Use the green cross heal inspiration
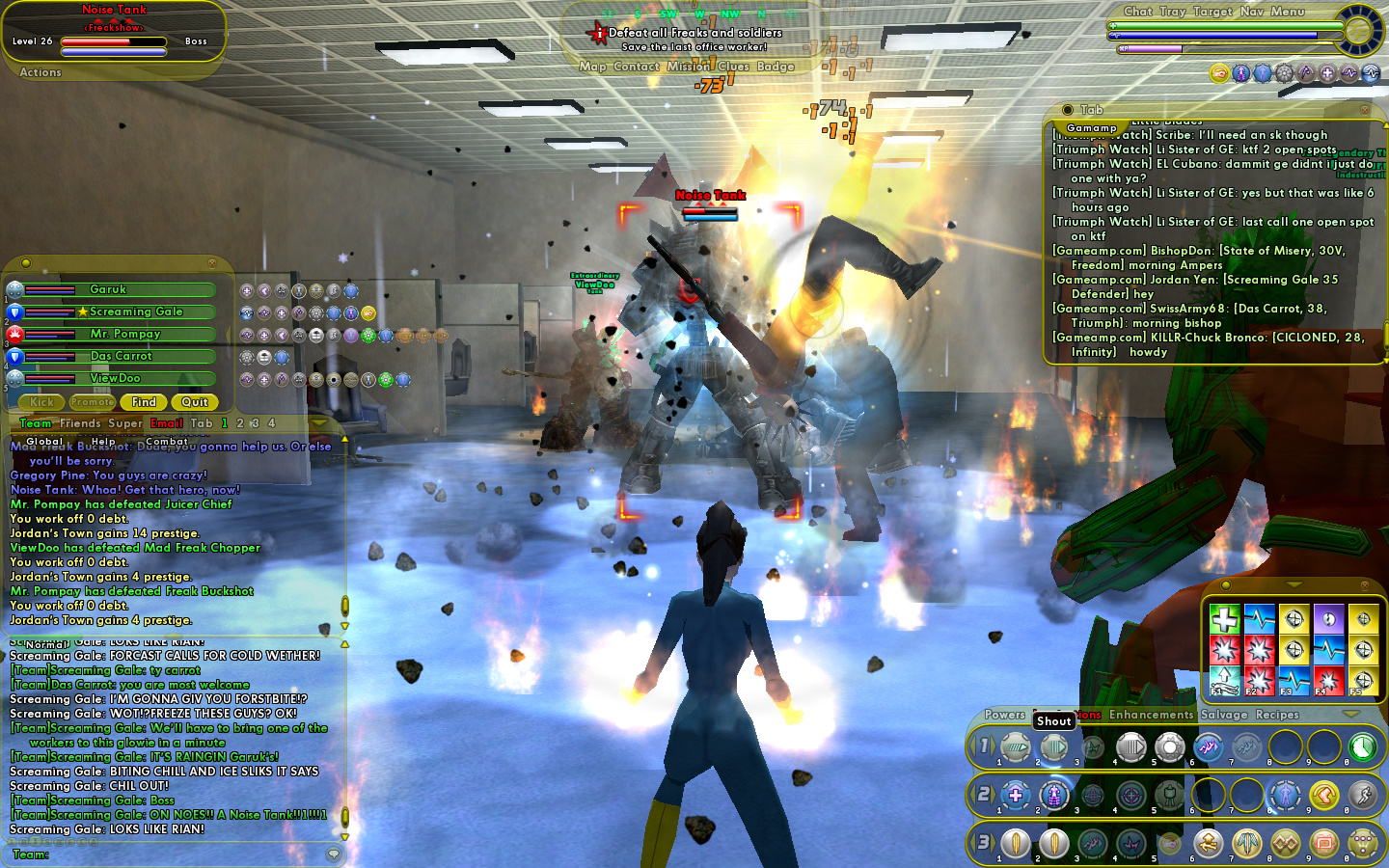The height and width of the screenshot is (868, 1389). 1224,618
